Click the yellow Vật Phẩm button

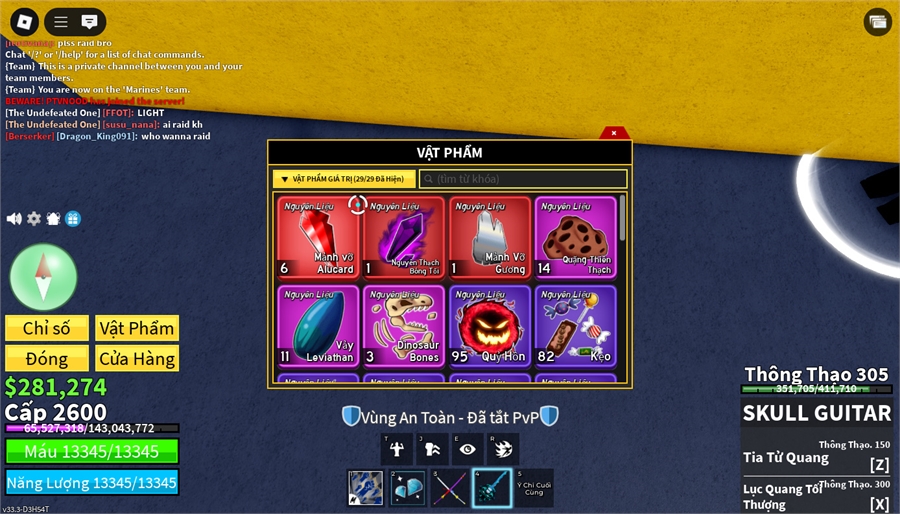137,328
